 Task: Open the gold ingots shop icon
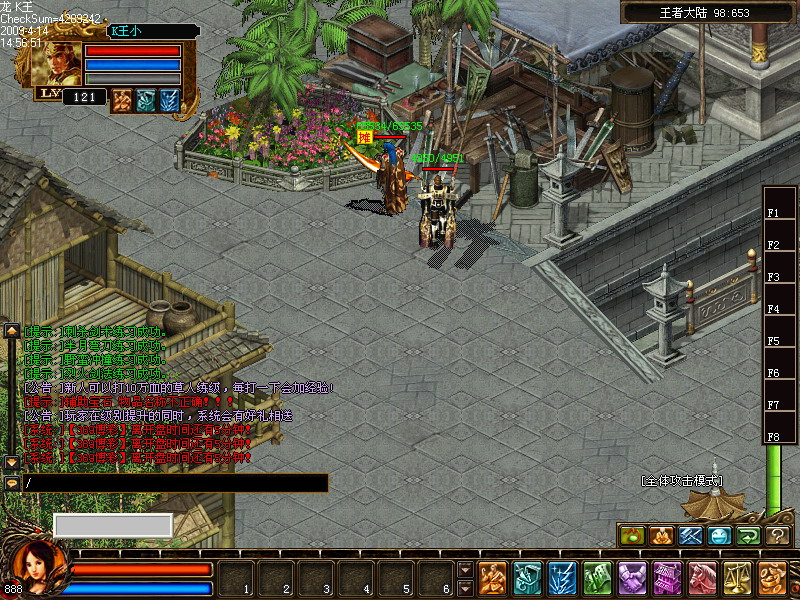[x=772, y=577]
